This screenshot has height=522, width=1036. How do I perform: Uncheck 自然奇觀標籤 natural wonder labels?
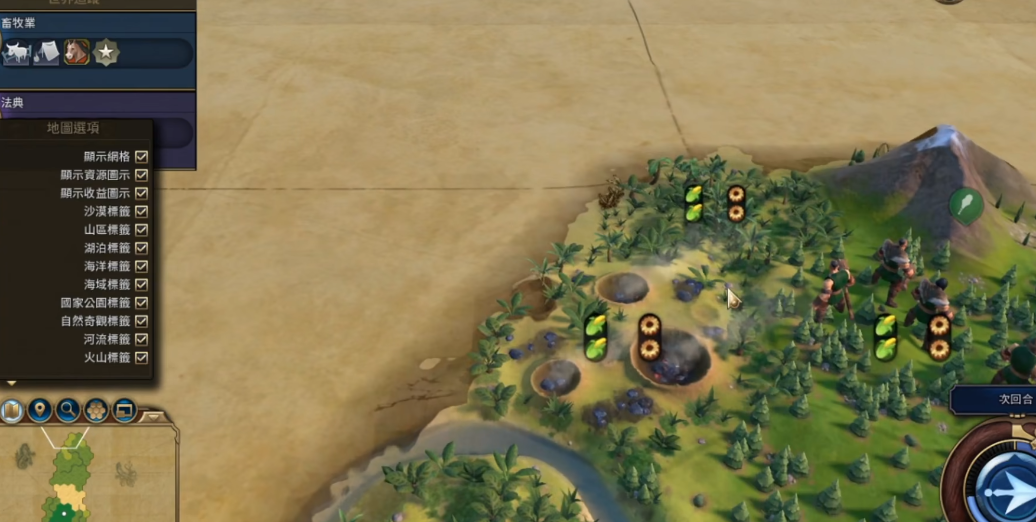(x=141, y=321)
